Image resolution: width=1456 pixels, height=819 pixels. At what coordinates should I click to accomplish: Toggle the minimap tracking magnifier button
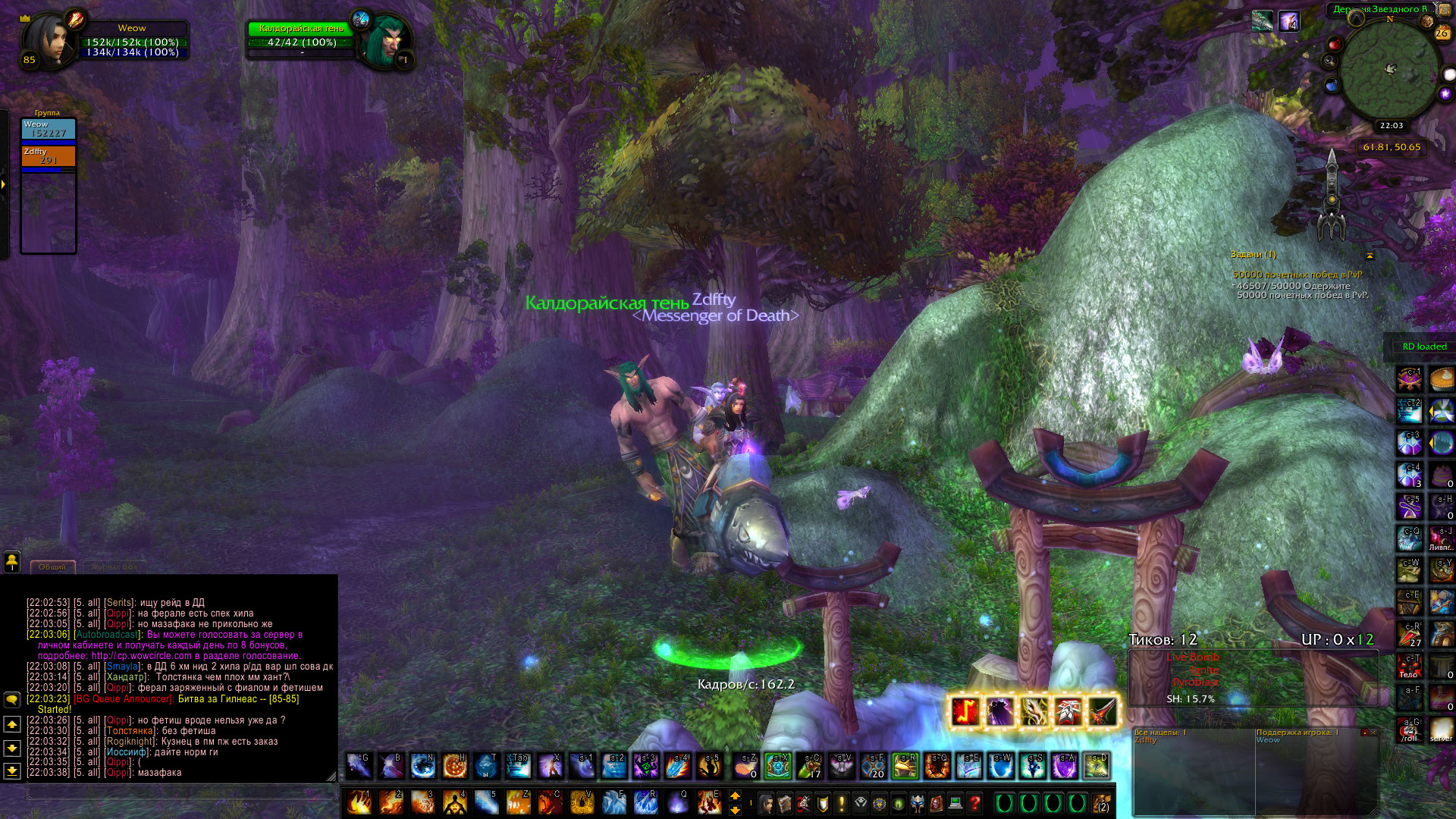1329,61
